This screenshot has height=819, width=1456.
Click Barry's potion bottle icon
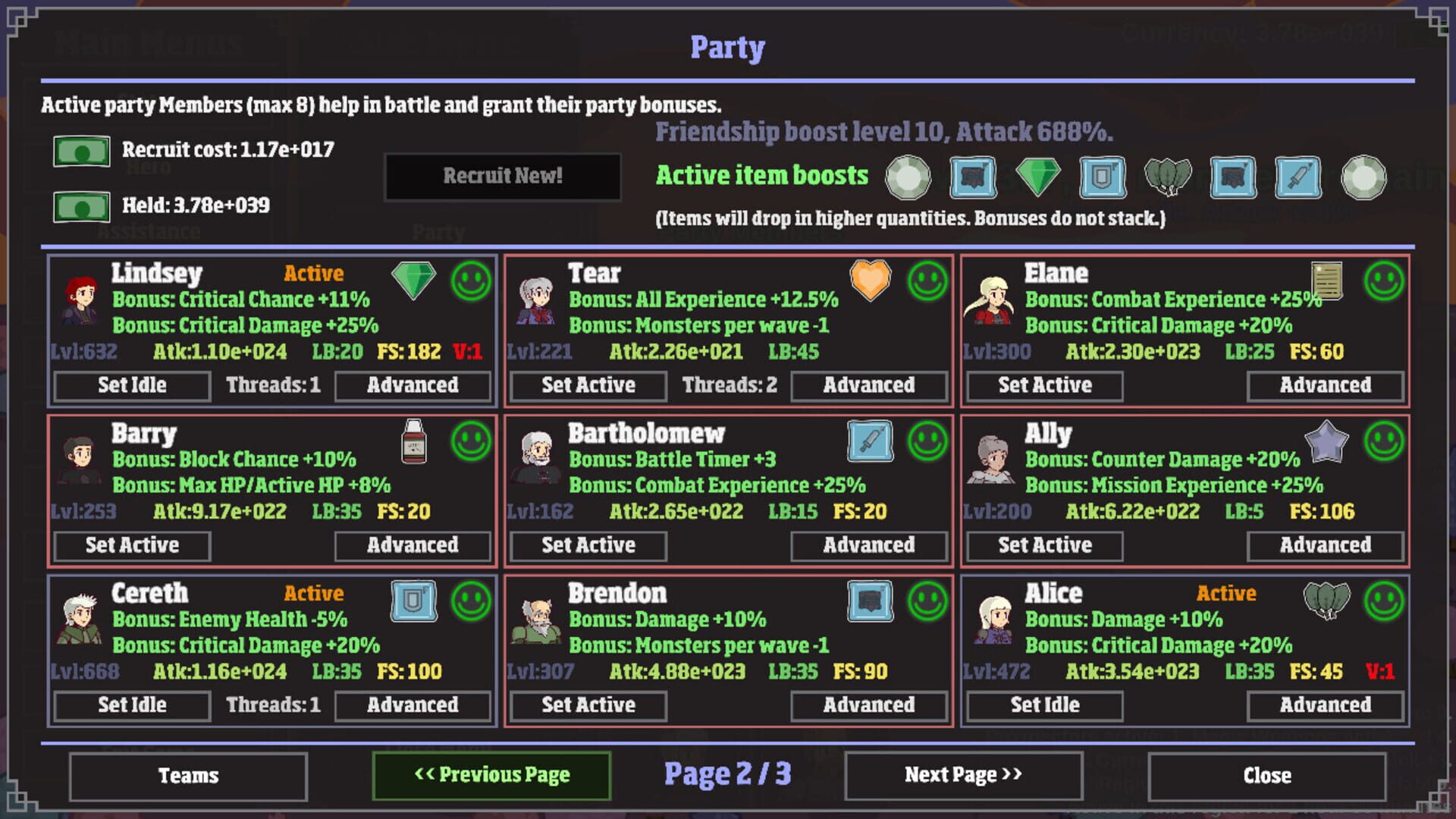pyautogui.click(x=412, y=441)
